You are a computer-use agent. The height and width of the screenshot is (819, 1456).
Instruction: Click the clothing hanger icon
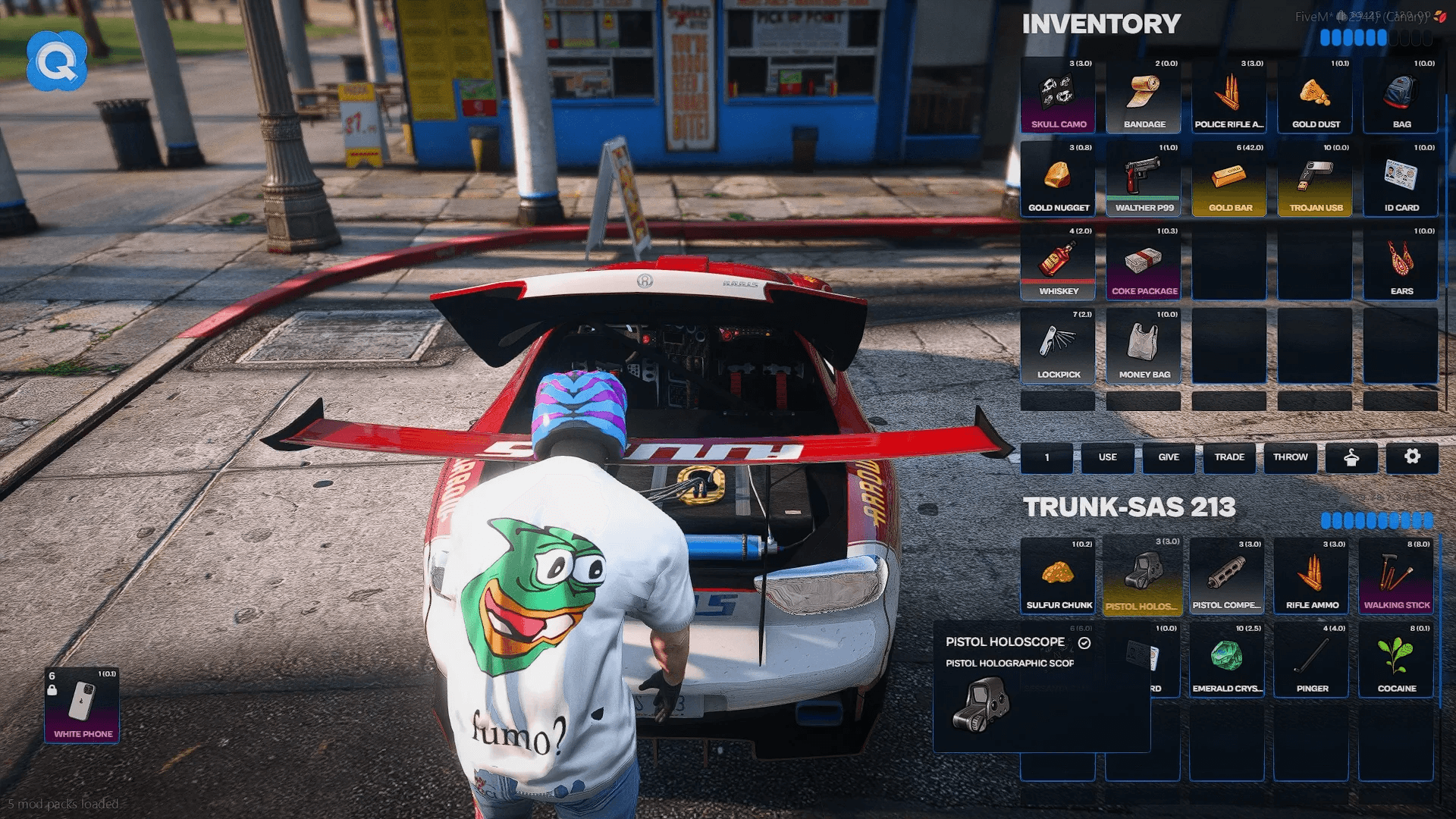pyautogui.click(x=1351, y=457)
